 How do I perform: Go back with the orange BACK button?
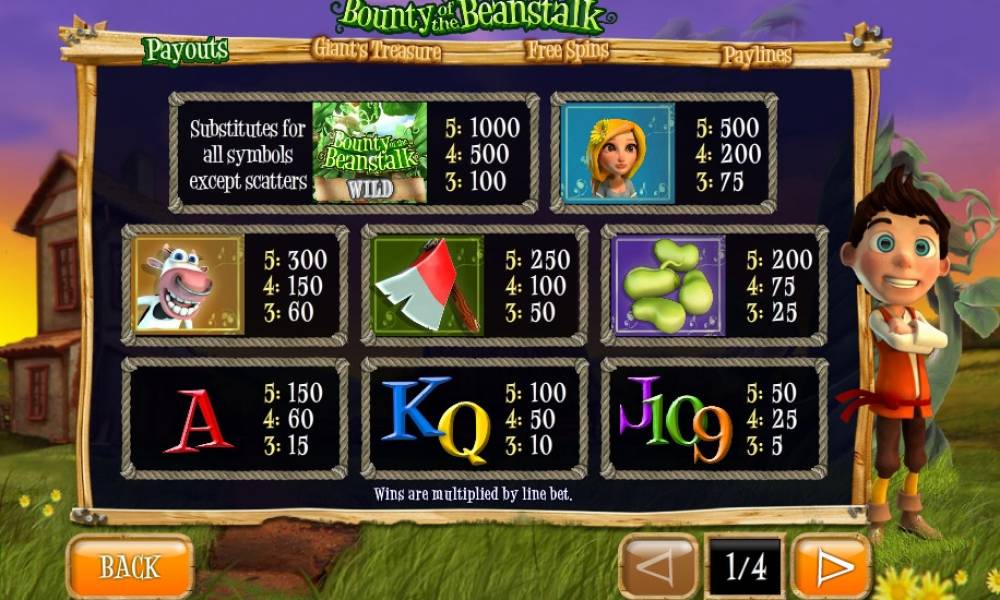click(129, 567)
